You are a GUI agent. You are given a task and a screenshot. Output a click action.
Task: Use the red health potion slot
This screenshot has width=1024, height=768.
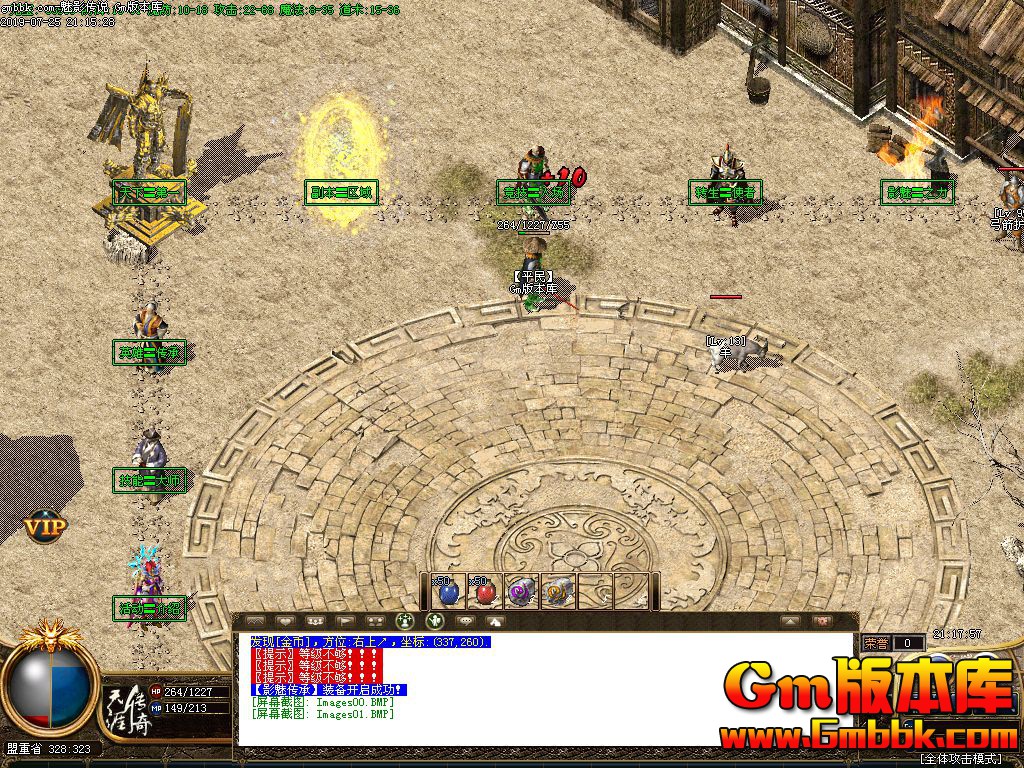pyautogui.click(x=485, y=592)
